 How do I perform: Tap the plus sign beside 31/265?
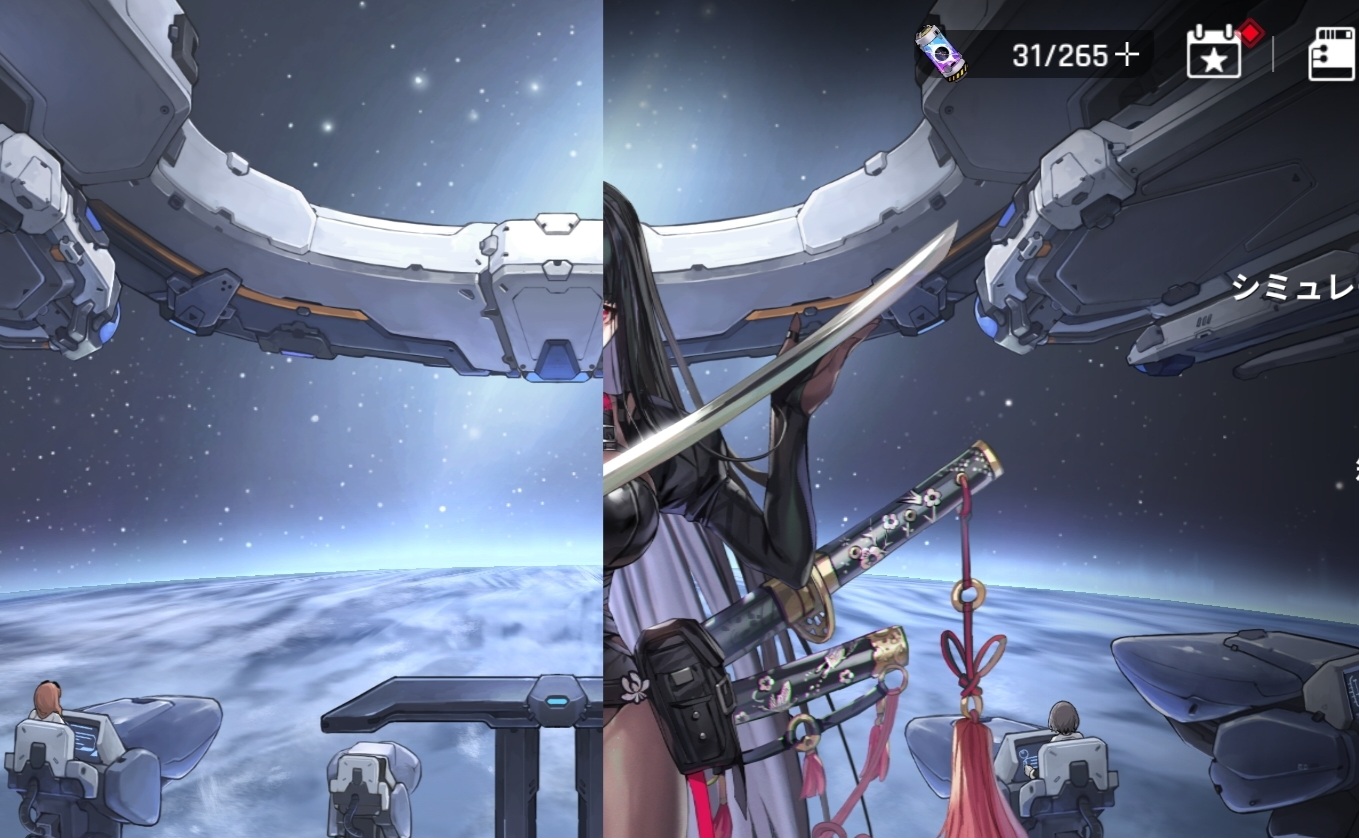1127,55
